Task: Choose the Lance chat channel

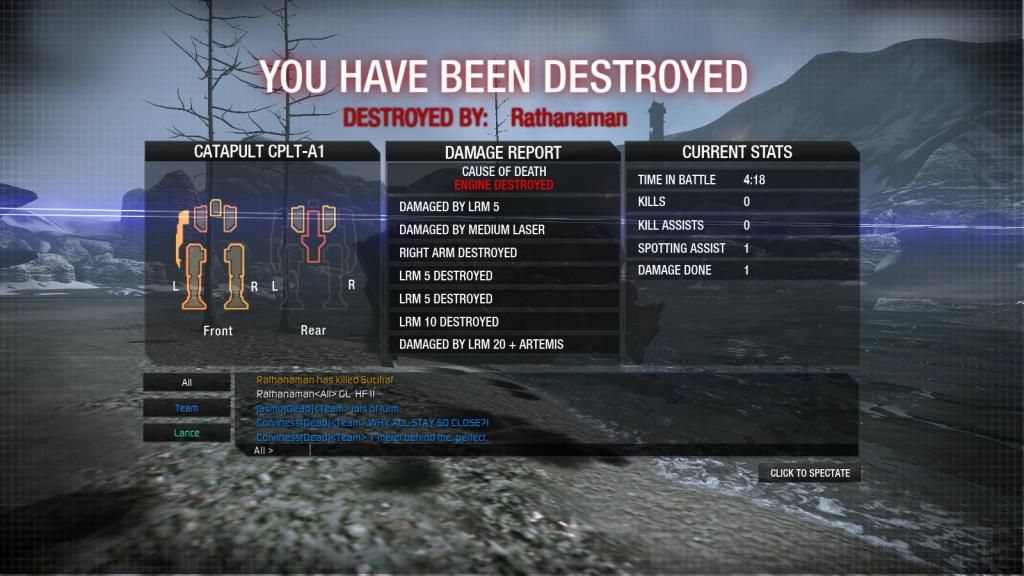Action: [186, 433]
